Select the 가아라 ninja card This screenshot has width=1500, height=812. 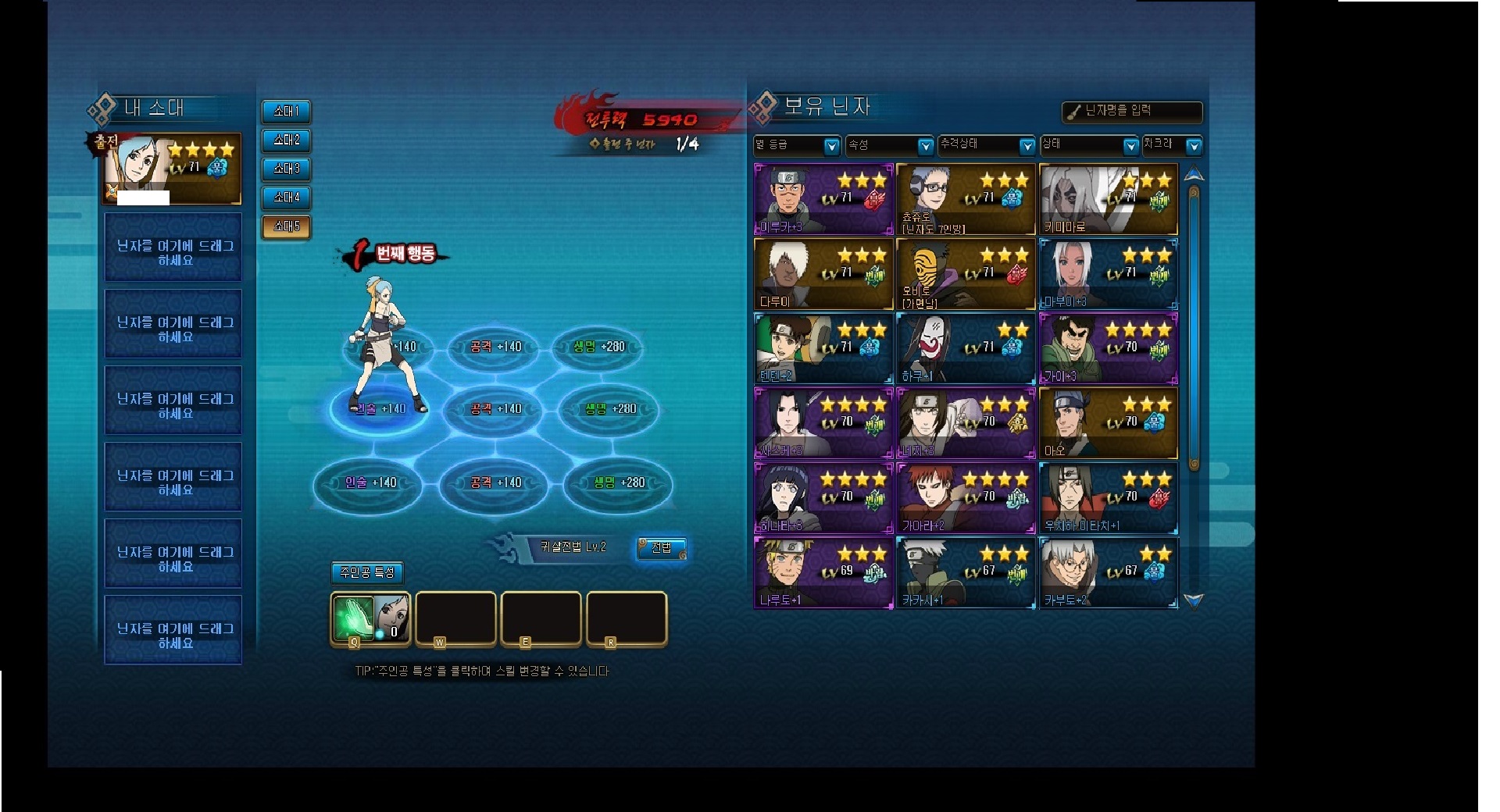pos(966,498)
